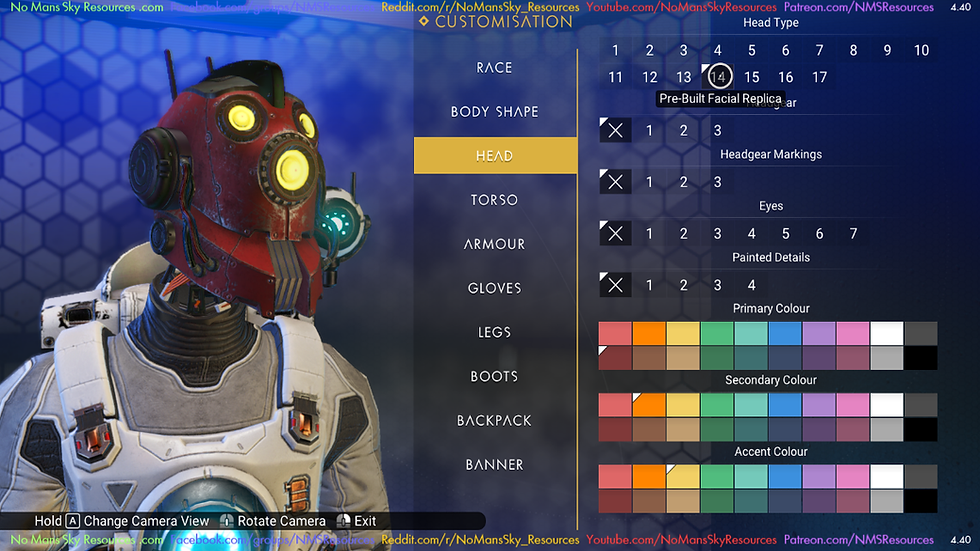The width and height of the screenshot is (980, 551).
Task: Select Head Type number 10
Action: pyautogui.click(x=921, y=50)
